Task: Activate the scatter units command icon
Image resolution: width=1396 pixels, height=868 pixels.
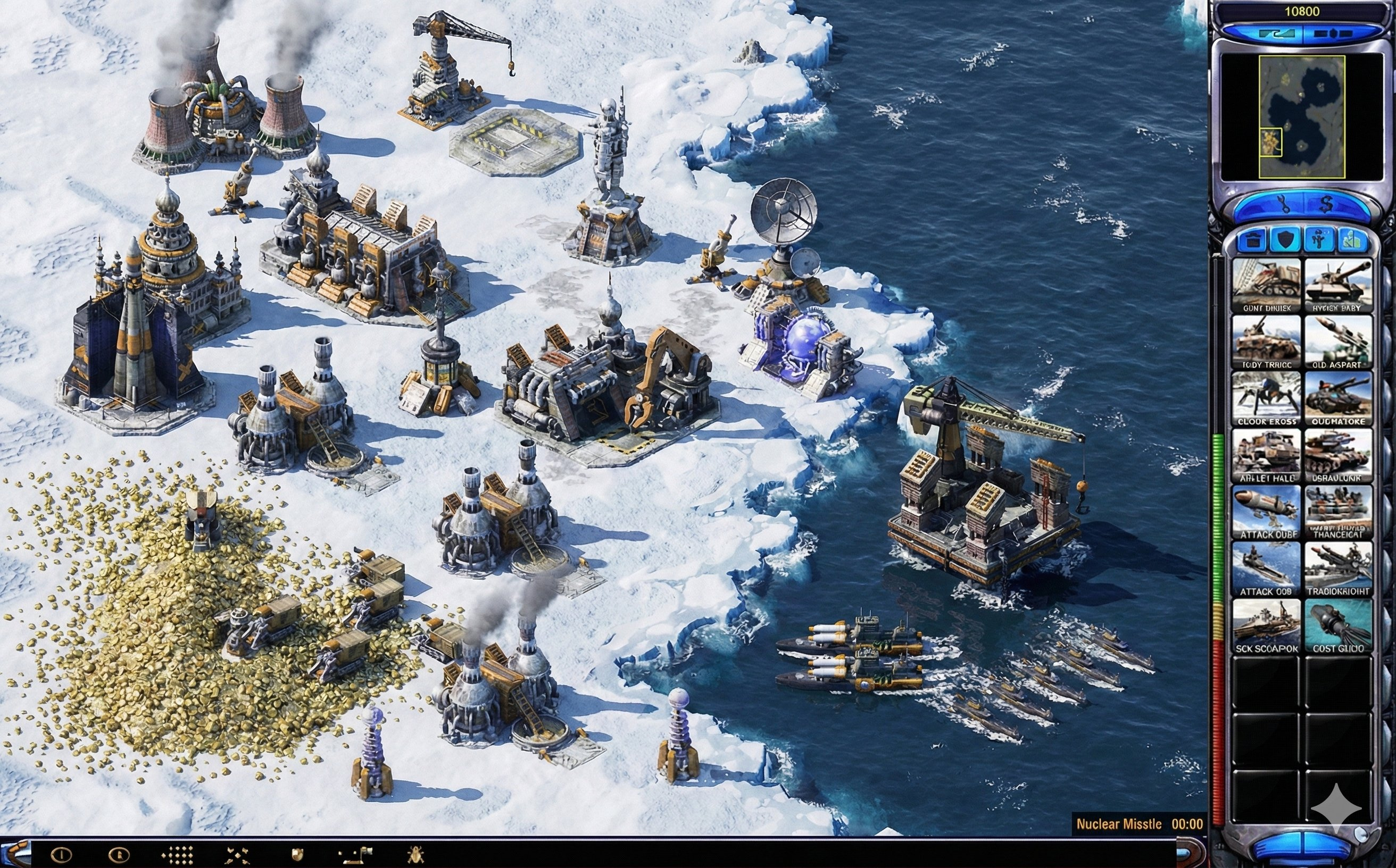Action: click(237, 855)
